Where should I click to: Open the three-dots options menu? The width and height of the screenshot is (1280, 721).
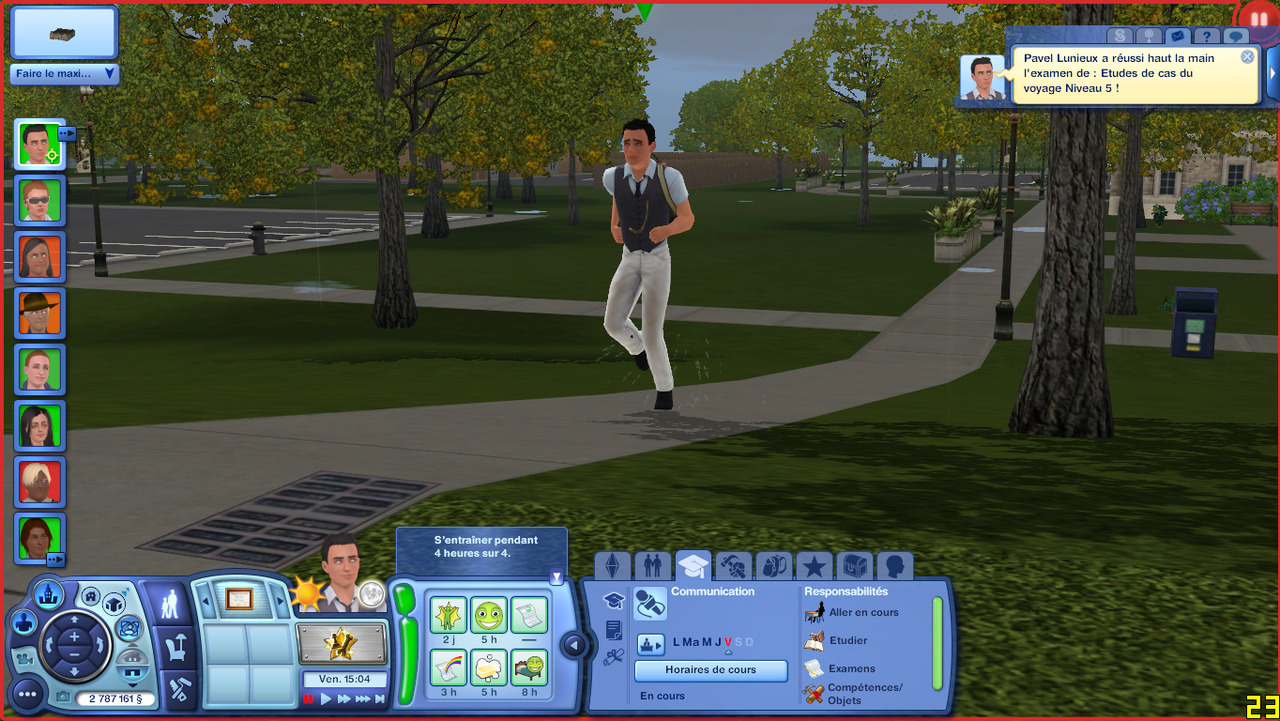click(28, 691)
